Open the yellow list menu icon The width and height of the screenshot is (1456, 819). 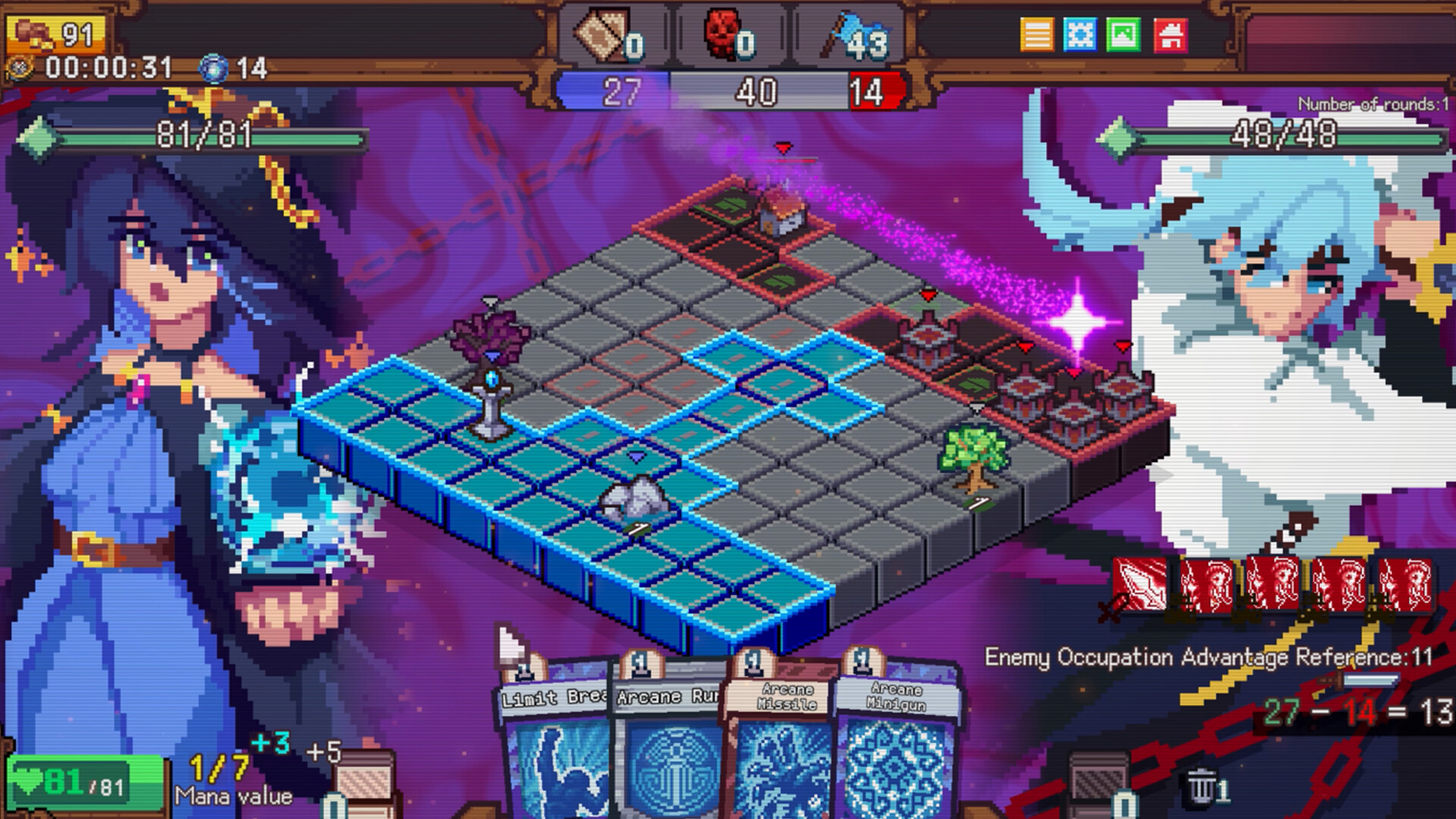pyautogui.click(x=1037, y=35)
